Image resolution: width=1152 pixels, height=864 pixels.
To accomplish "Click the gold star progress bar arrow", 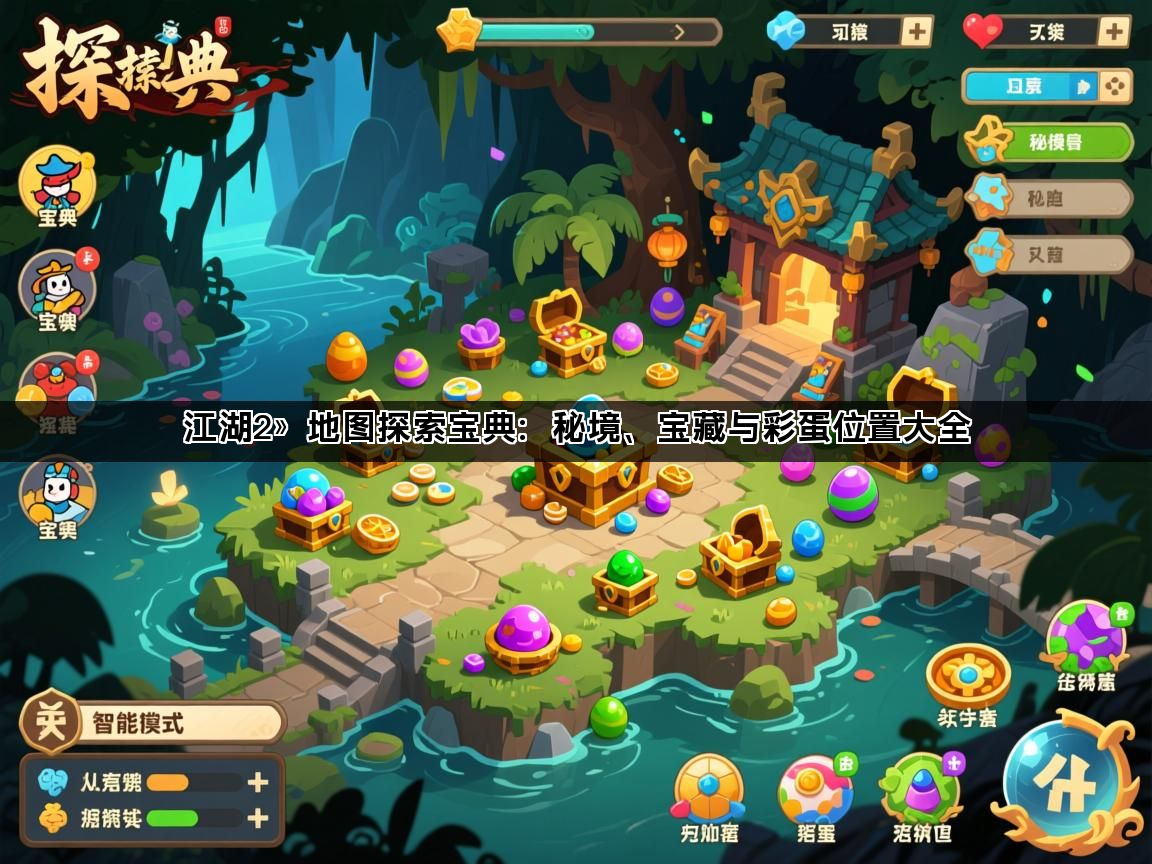I will 680,31.
